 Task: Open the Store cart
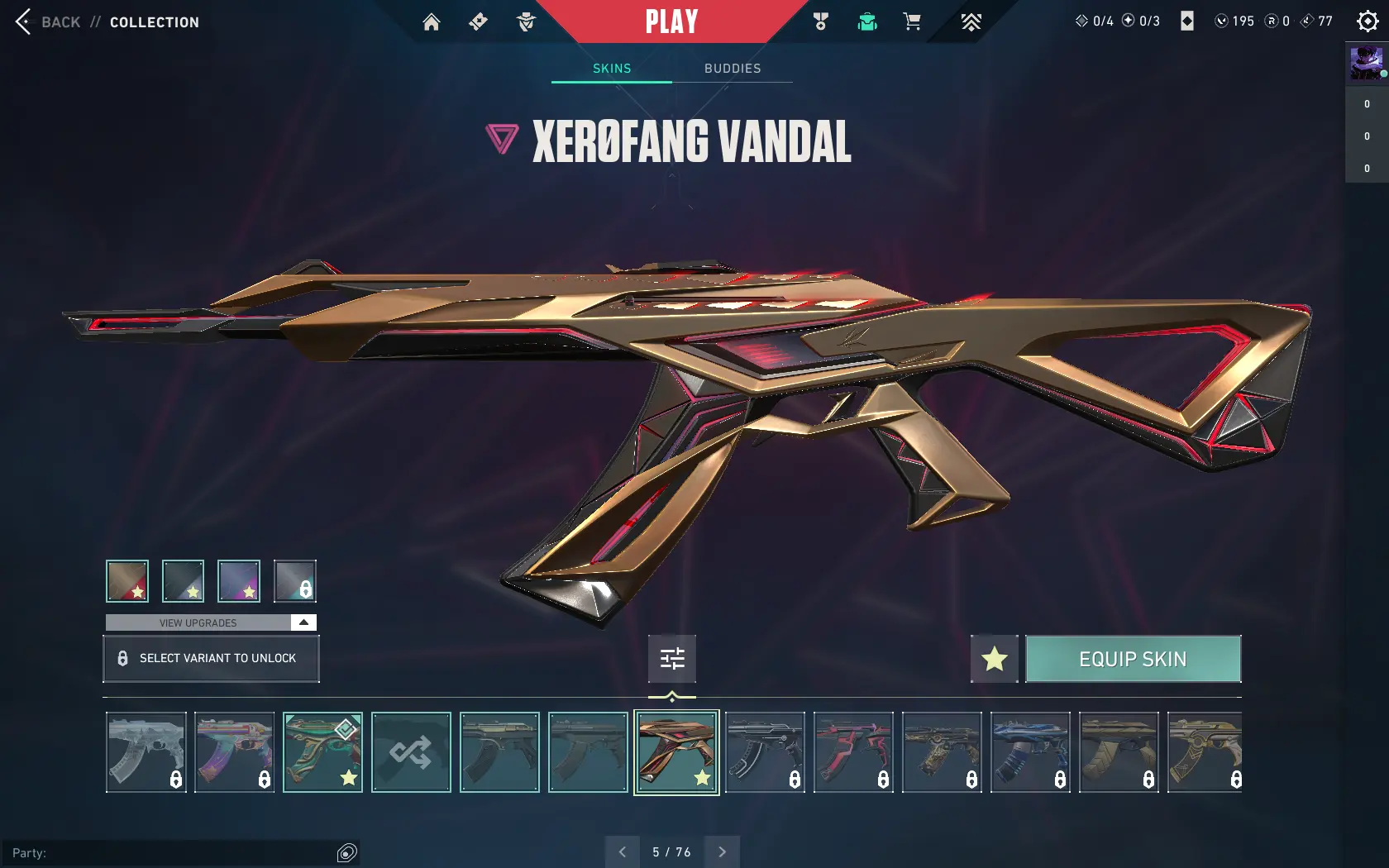pyautogui.click(x=911, y=21)
